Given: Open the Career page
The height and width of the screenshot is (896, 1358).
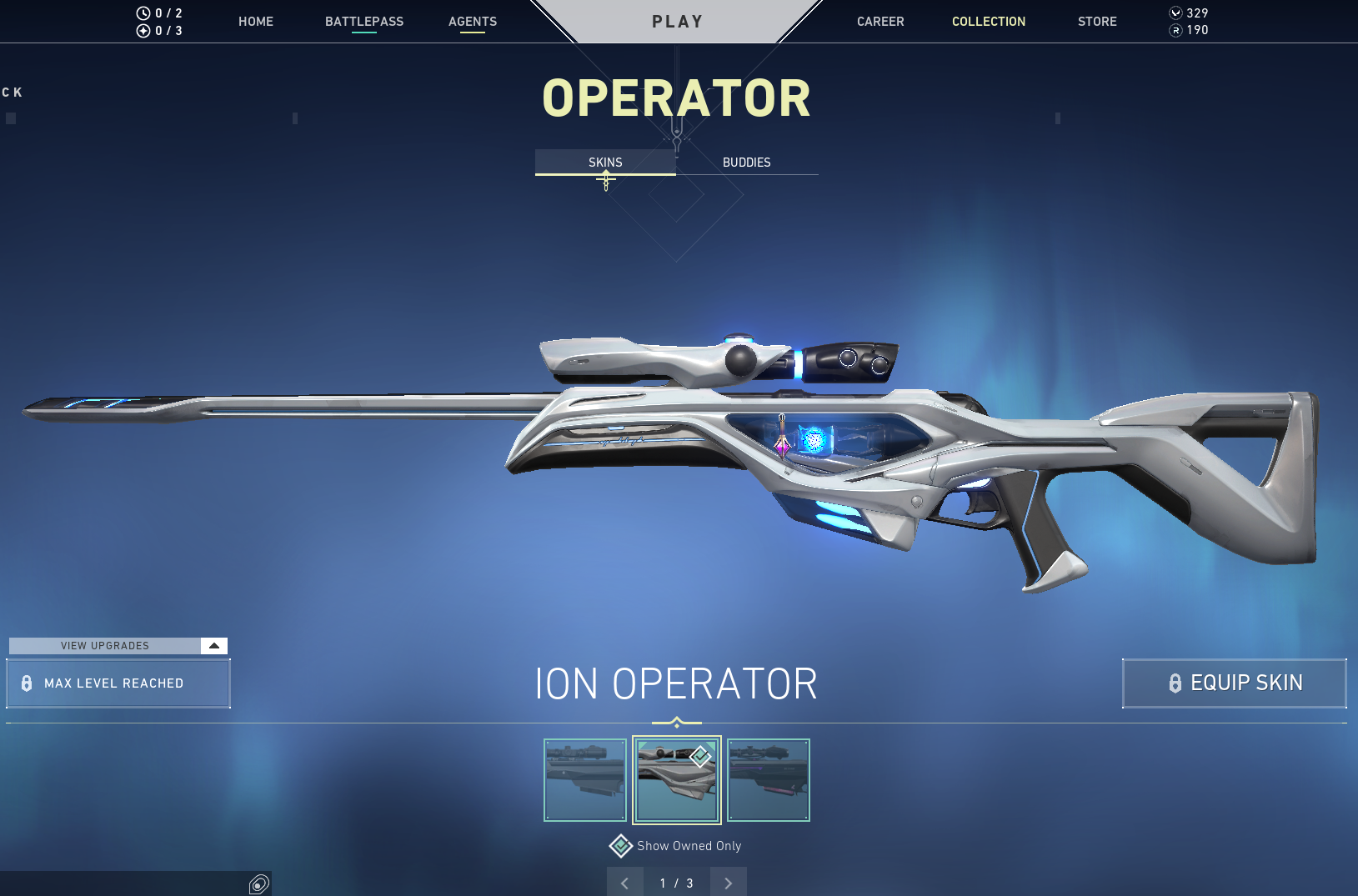Looking at the screenshot, I should (x=879, y=22).
